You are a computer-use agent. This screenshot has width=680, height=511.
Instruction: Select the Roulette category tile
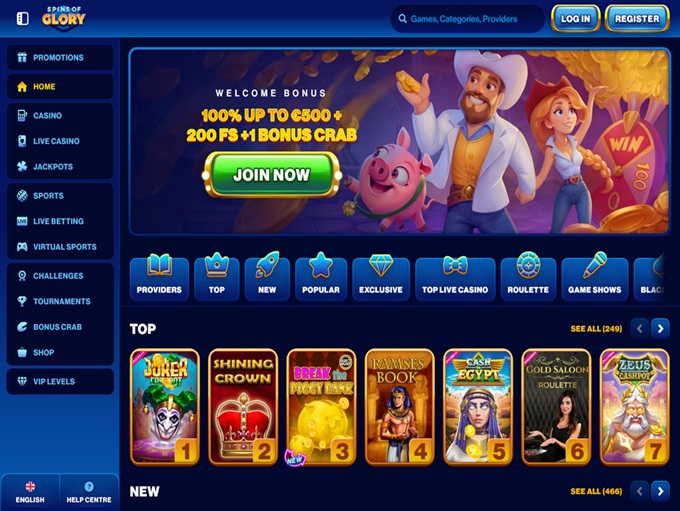click(528, 278)
